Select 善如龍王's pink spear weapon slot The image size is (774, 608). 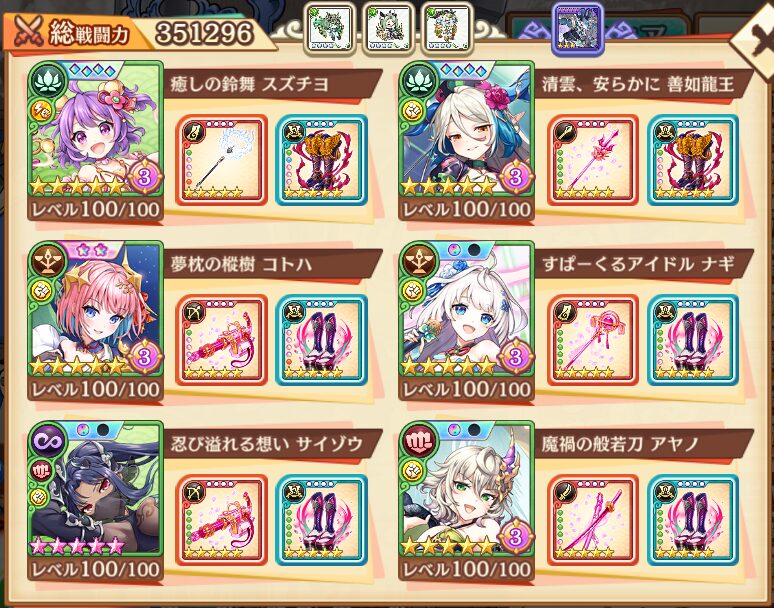[x=593, y=160]
